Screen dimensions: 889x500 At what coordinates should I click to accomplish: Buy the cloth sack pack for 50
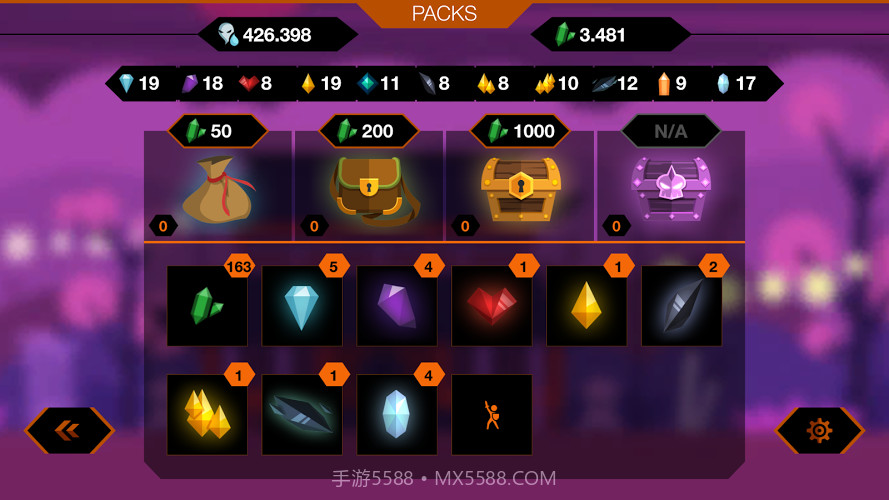219,188
